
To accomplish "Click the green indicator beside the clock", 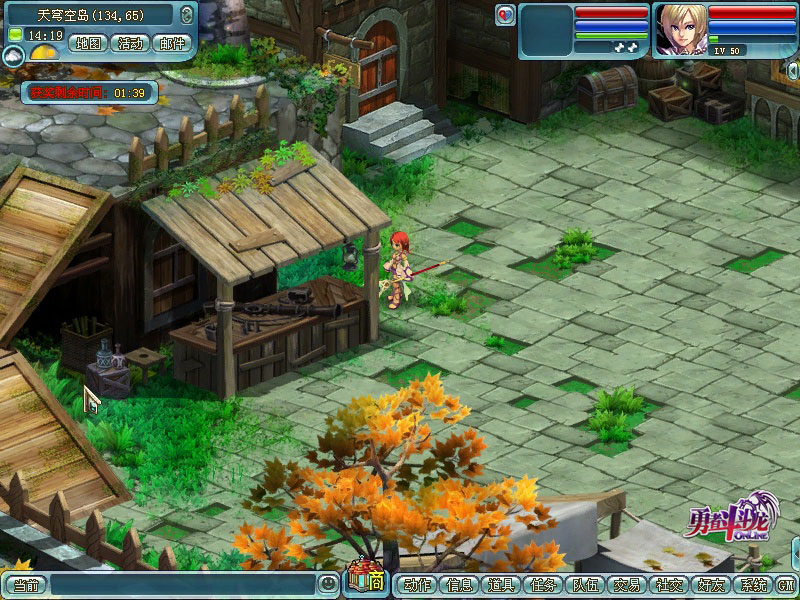I will tap(15, 35).
